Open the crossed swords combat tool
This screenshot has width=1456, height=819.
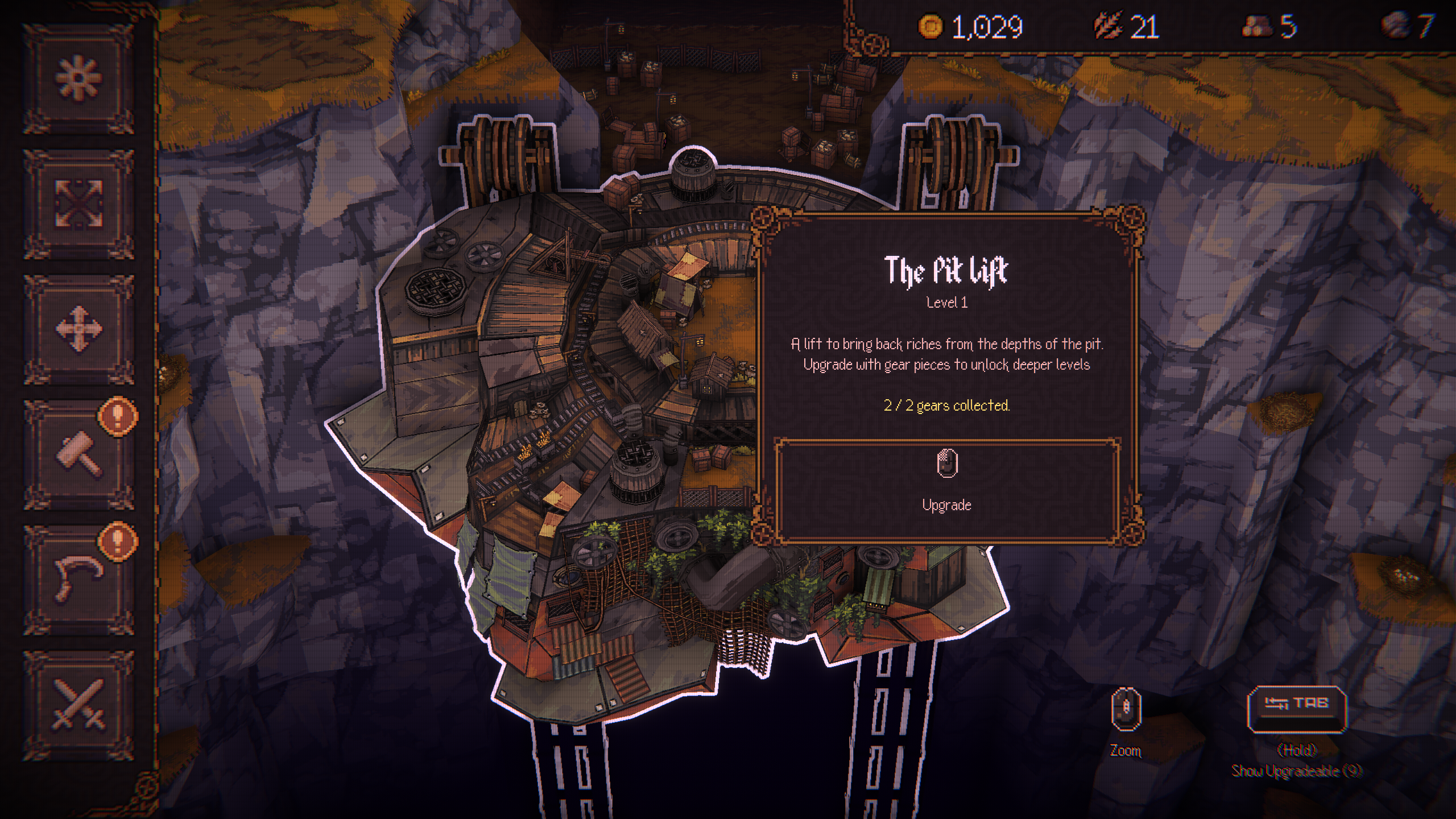pos(79,704)
